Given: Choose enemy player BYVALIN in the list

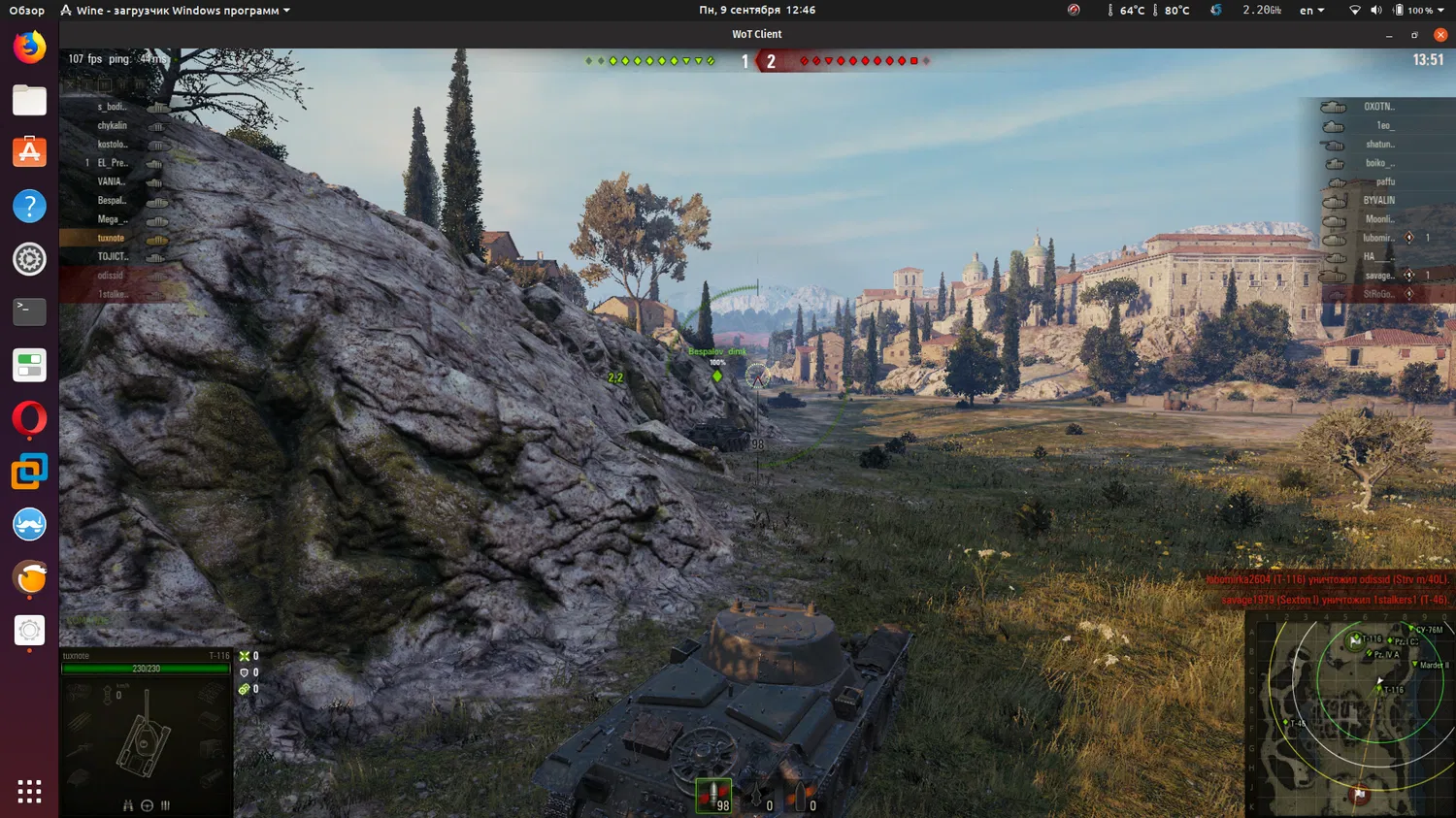Looking at the screenshot, I should 1378,201.
